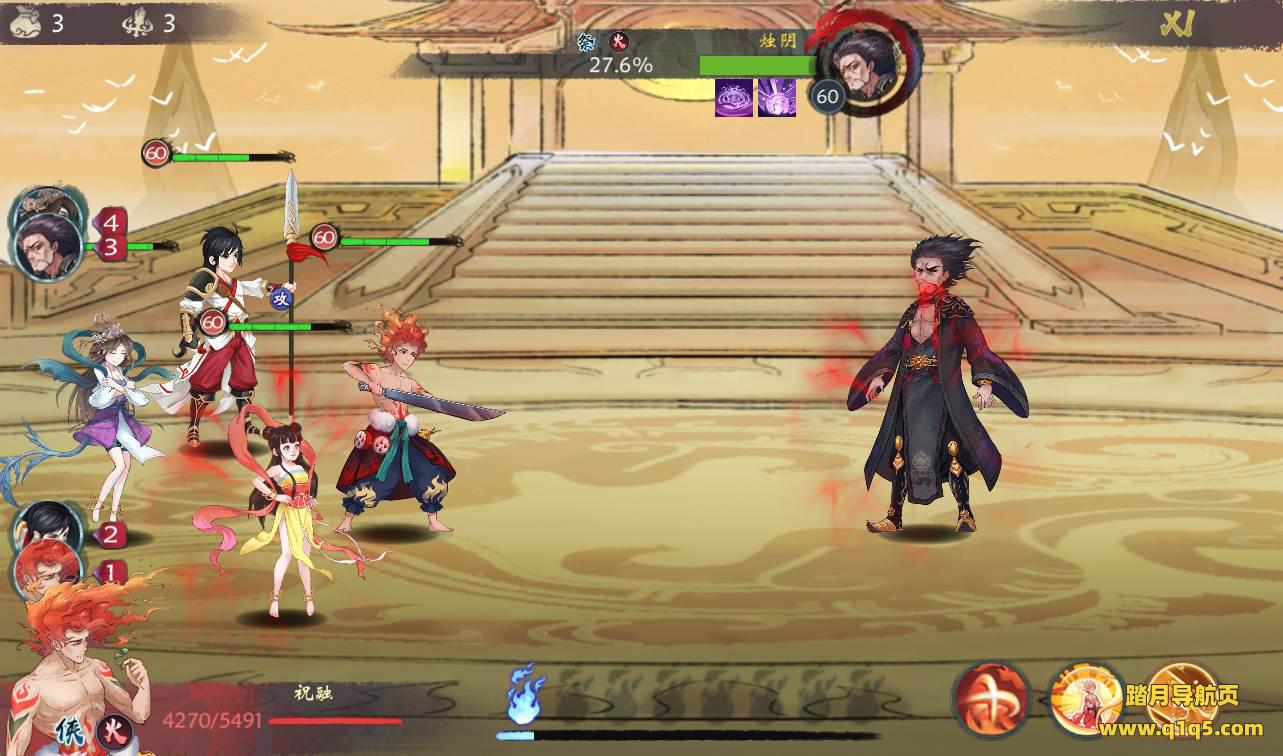Open the coin pouch loot counter
The image size is (1283, 756).
[24, 23]
